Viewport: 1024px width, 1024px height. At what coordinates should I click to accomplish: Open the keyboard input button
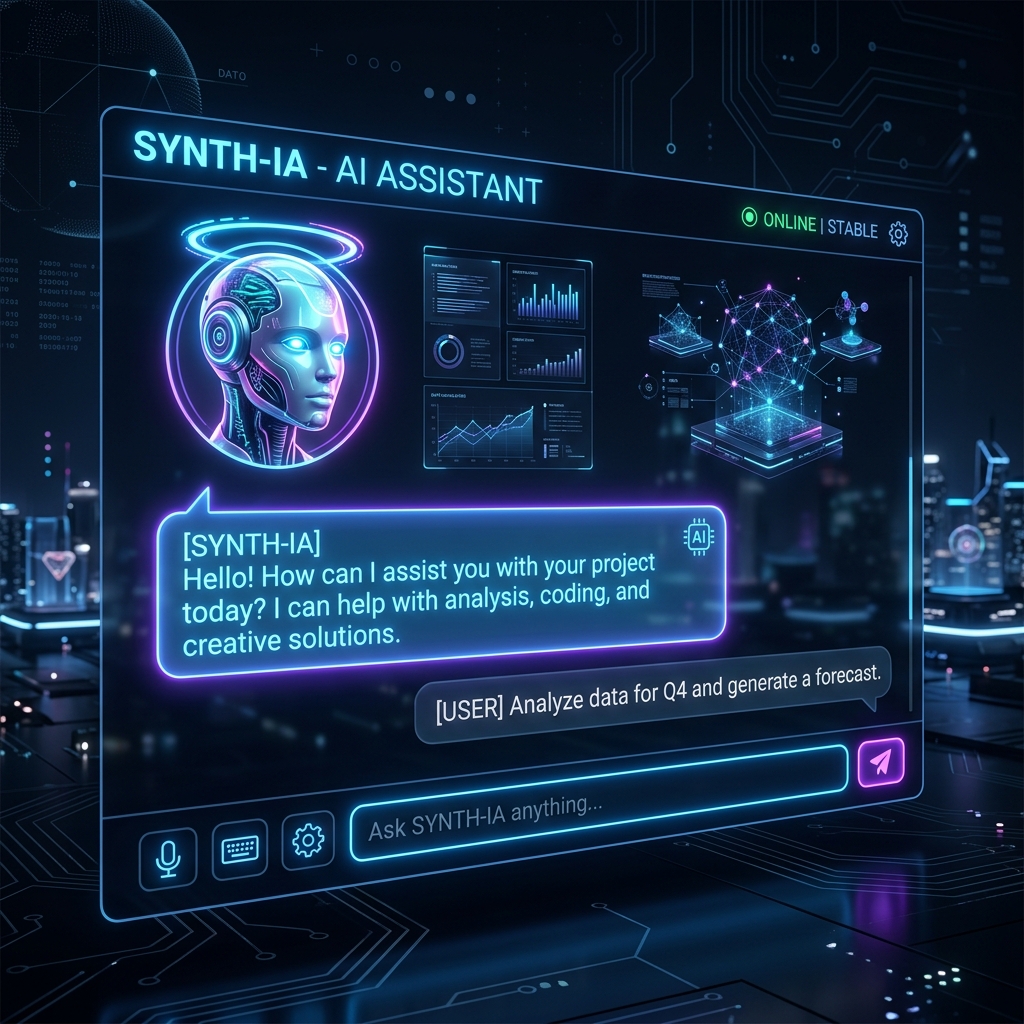pos(240,849)
